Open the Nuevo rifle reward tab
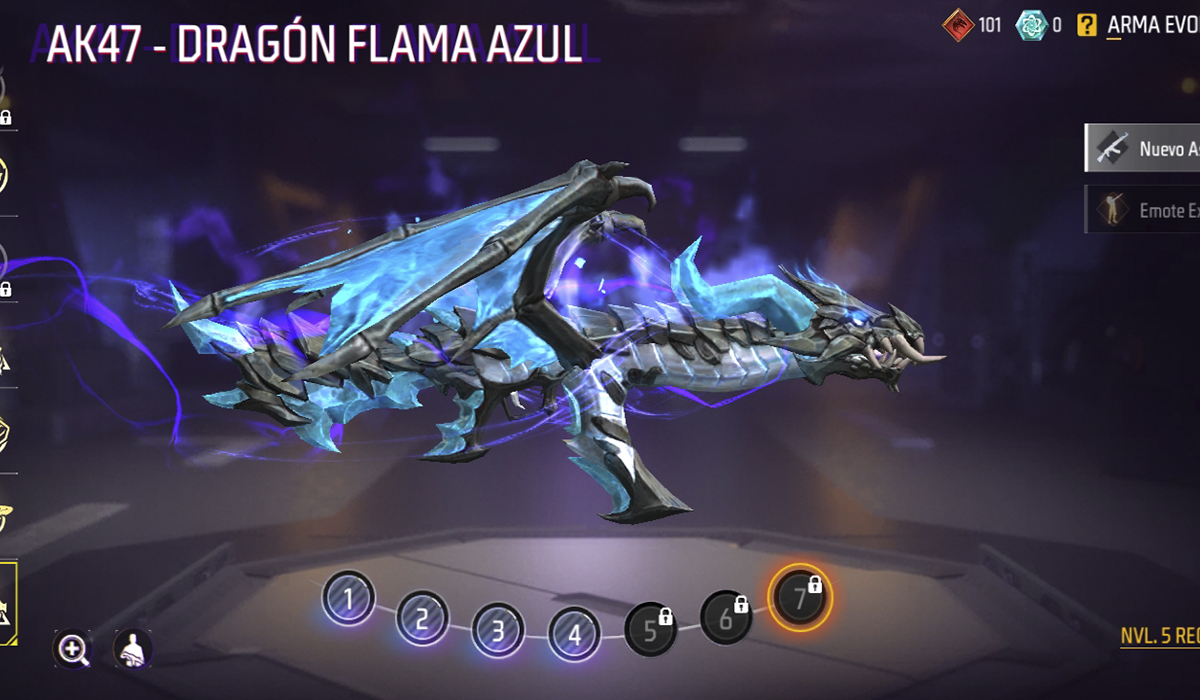This screenshot has height=700, width=1200. click(x=1143, y=149)
